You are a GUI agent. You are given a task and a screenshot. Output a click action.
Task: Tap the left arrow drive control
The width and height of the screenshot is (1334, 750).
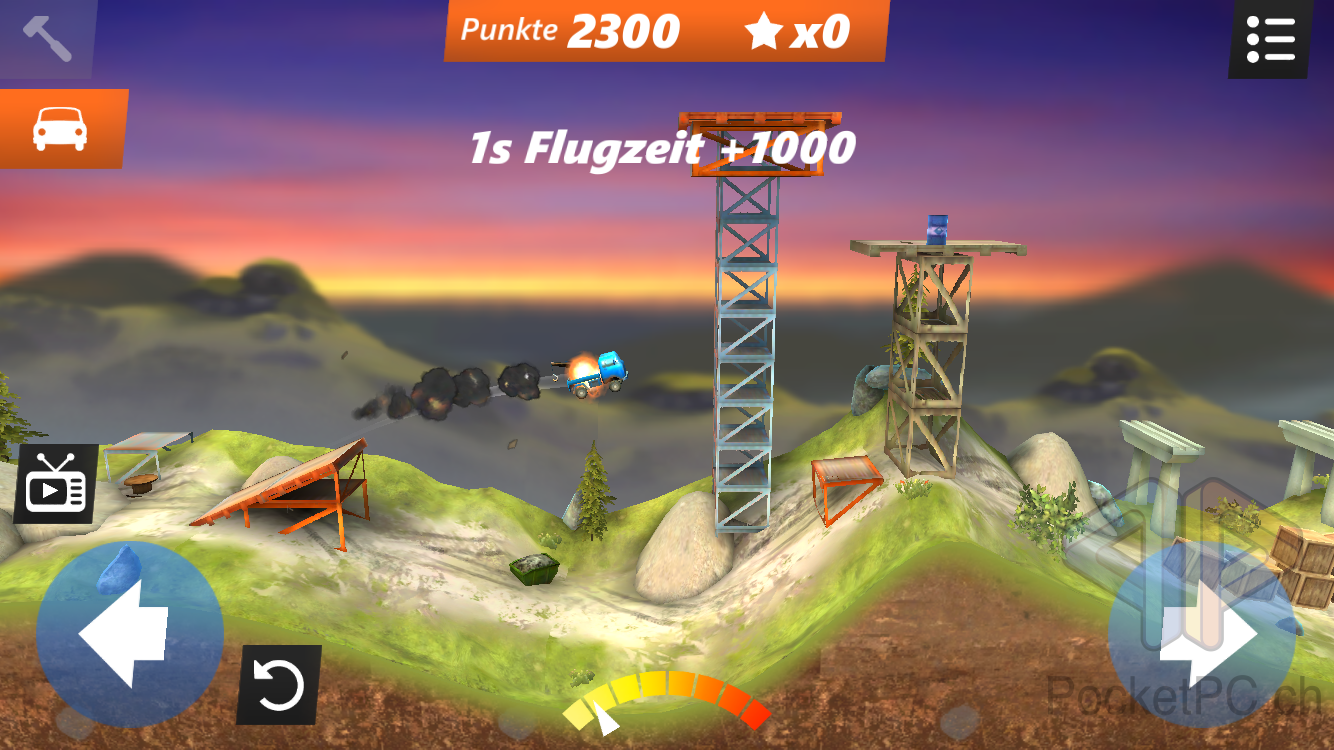pyautogui.click(x=129, y=634)
